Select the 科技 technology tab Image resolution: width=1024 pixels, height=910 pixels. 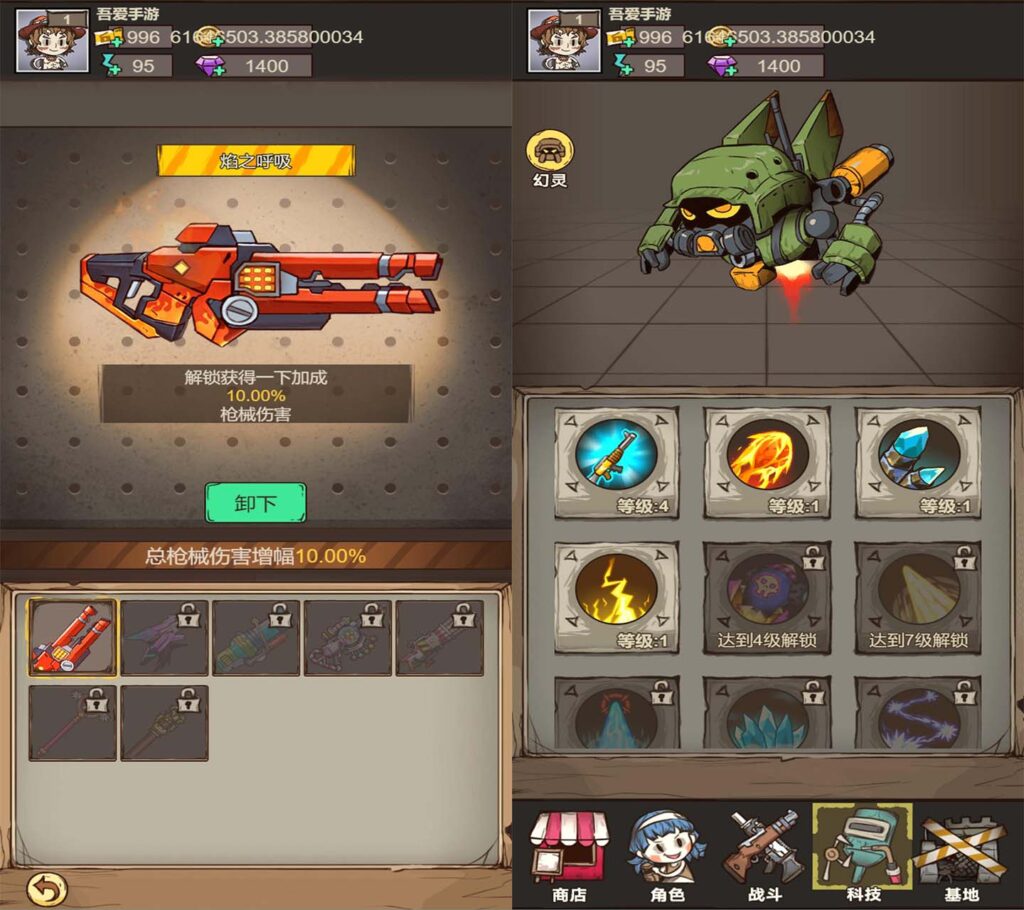862,856
